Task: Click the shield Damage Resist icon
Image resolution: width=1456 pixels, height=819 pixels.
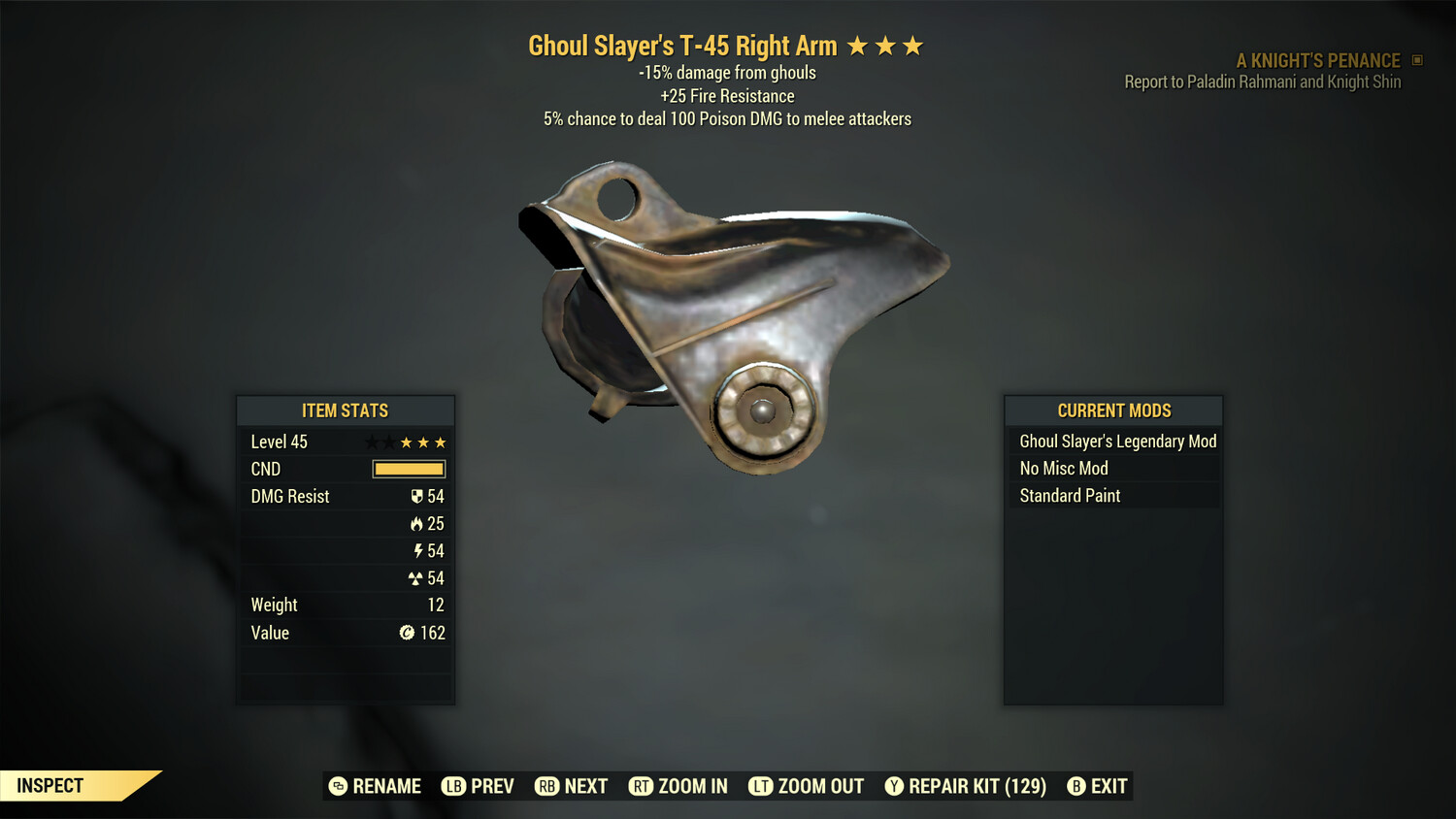Action: click(417, 496)
